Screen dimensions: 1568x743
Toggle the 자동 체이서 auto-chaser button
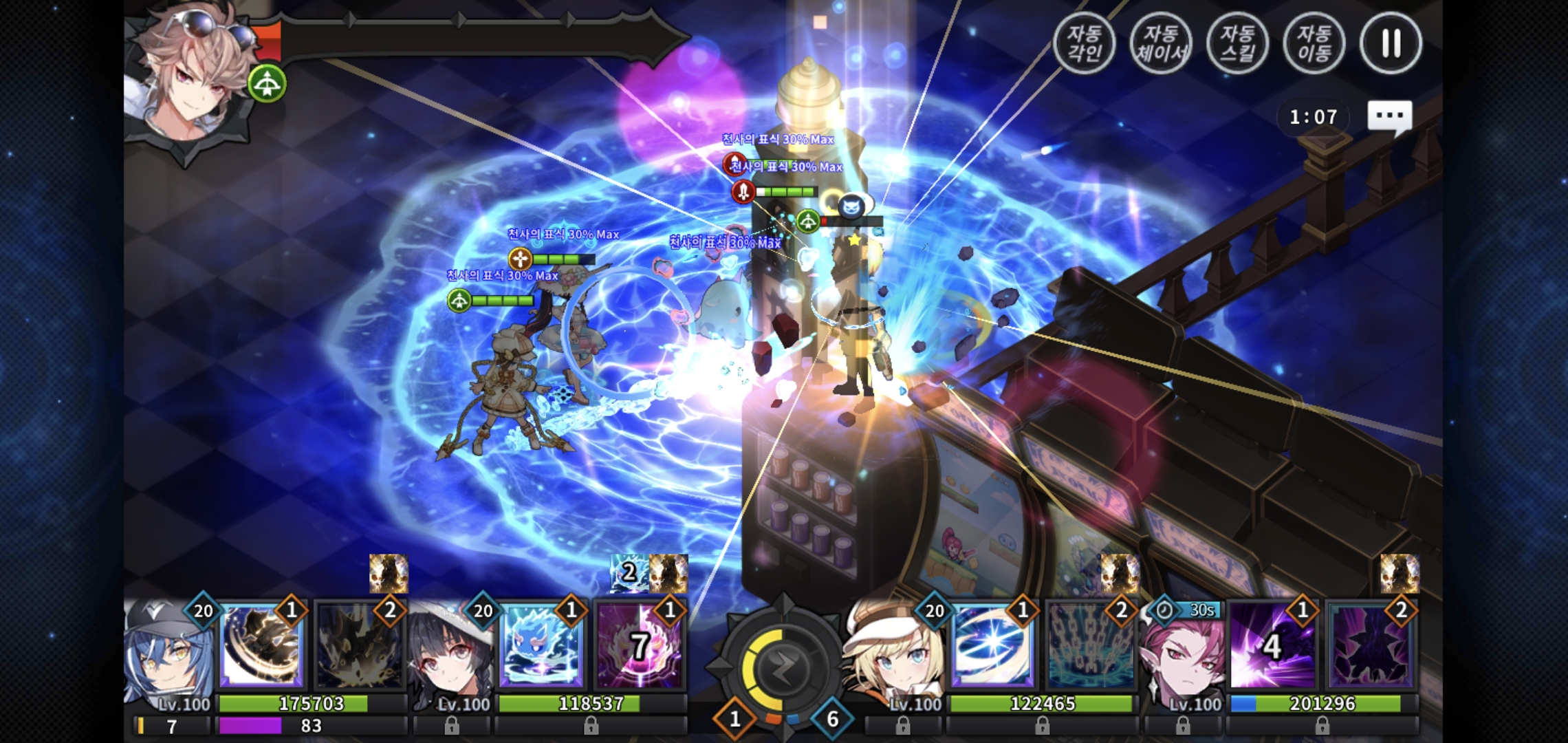pos(1161,43)
